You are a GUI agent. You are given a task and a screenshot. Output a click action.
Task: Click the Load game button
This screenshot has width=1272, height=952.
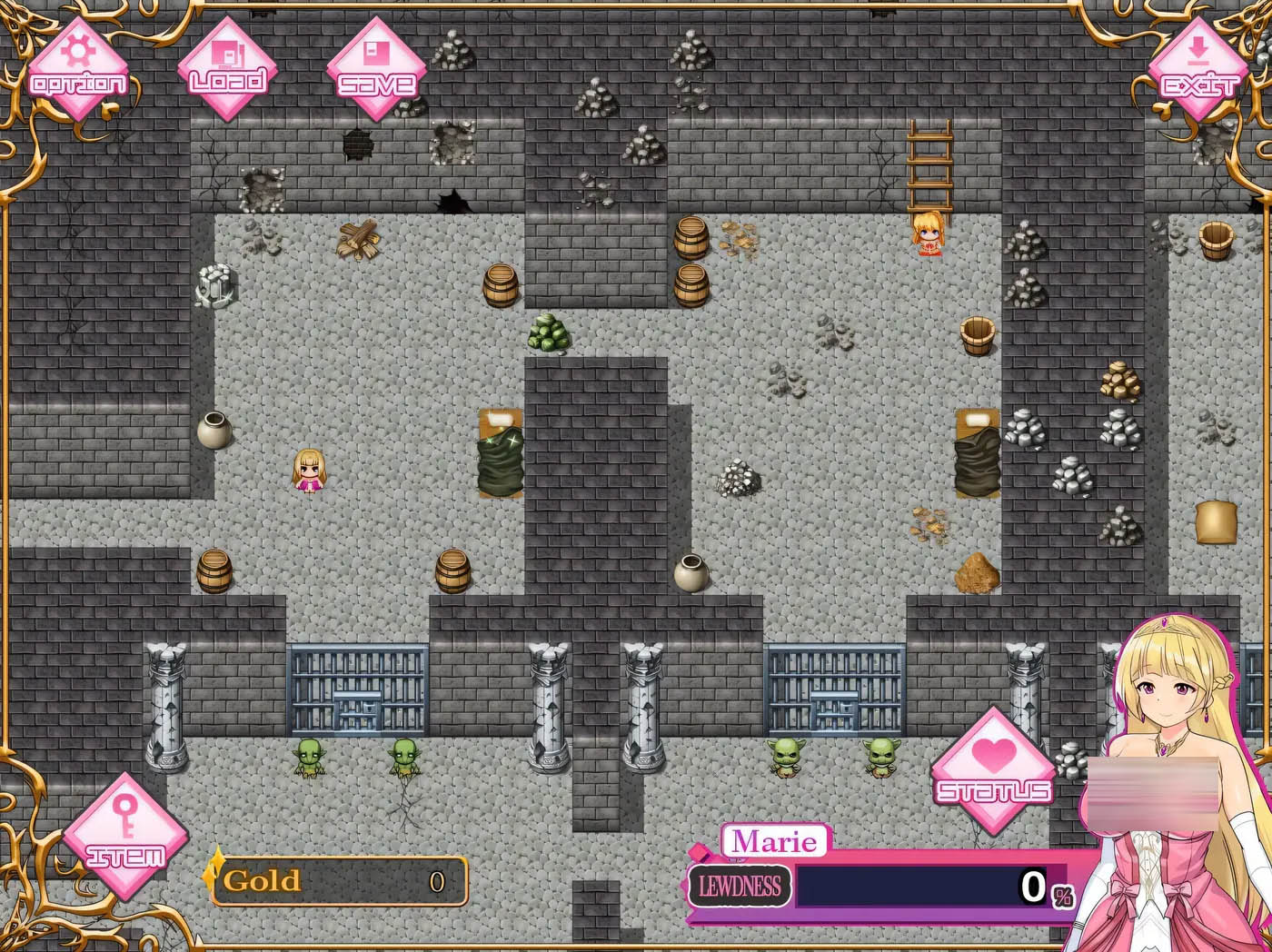click(227, 69)
